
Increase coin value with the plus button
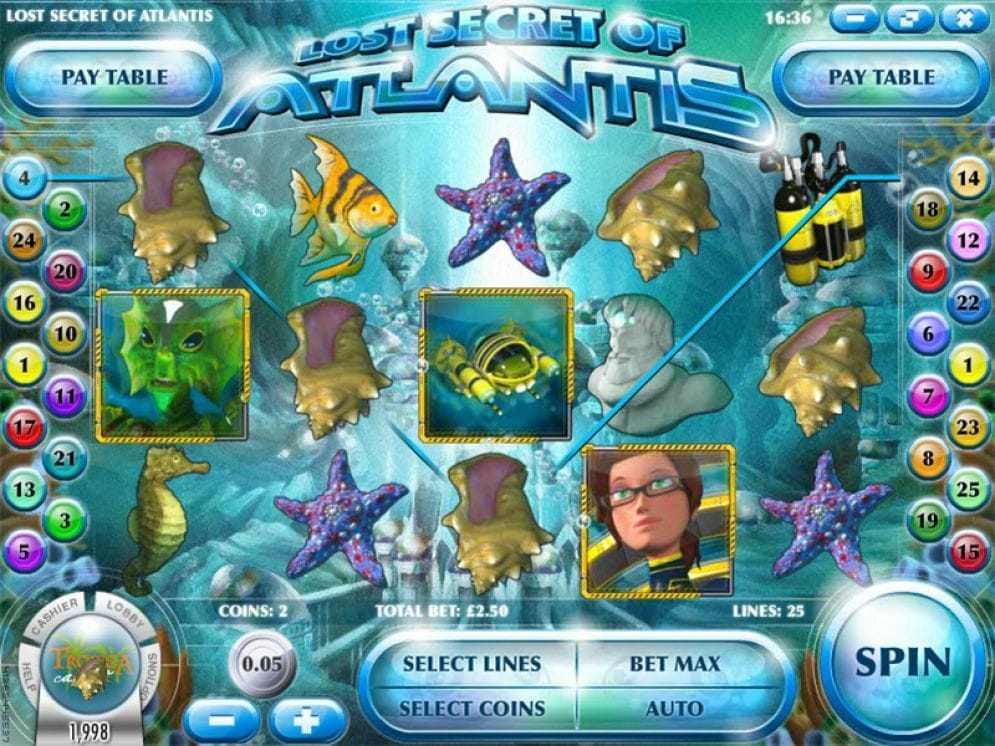click(x=308, y=720)
